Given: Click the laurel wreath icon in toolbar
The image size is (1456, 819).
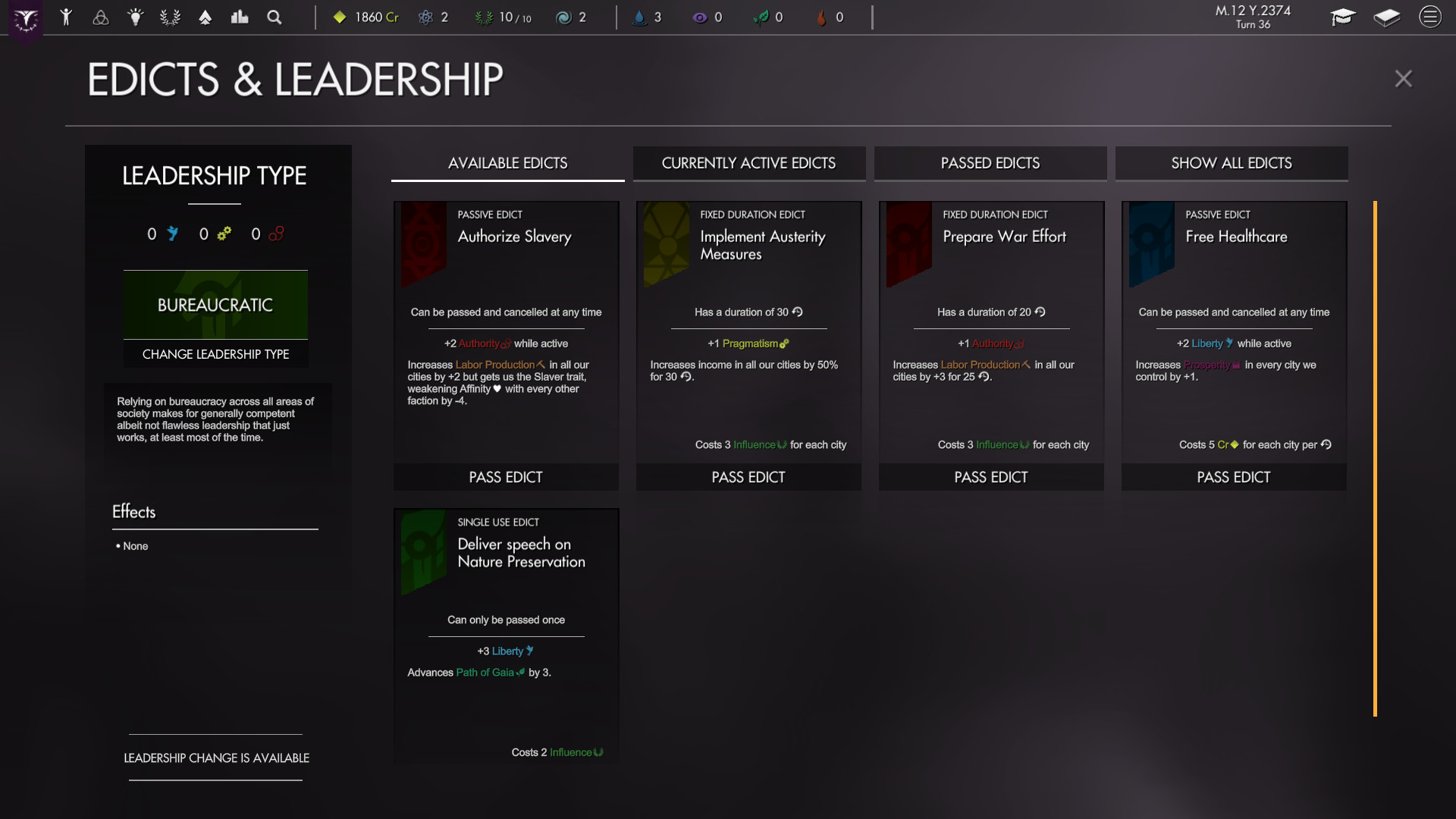Looking at the screenshot, I should click(171, 17).
